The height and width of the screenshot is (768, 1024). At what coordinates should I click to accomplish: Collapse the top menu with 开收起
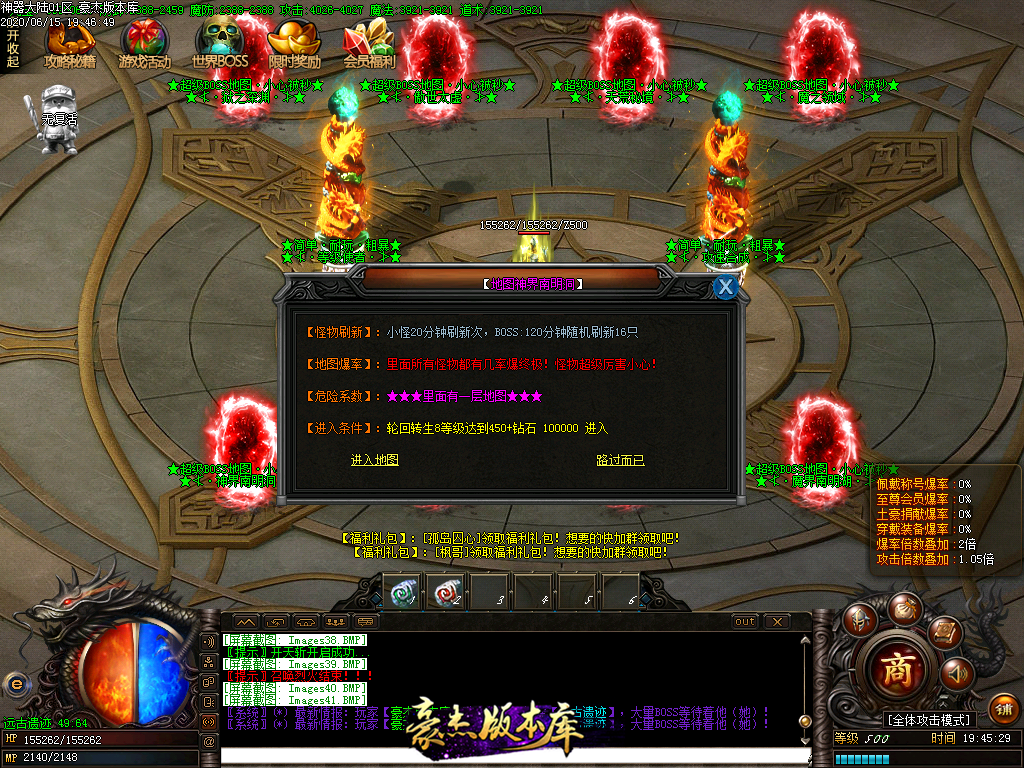pos(12,47)
